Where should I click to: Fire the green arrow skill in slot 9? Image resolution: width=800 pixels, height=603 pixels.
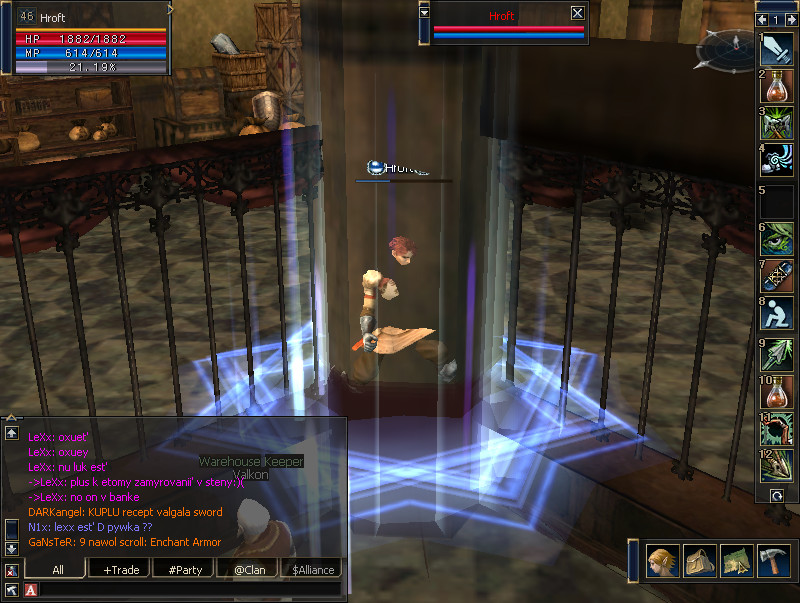[777, 352]
